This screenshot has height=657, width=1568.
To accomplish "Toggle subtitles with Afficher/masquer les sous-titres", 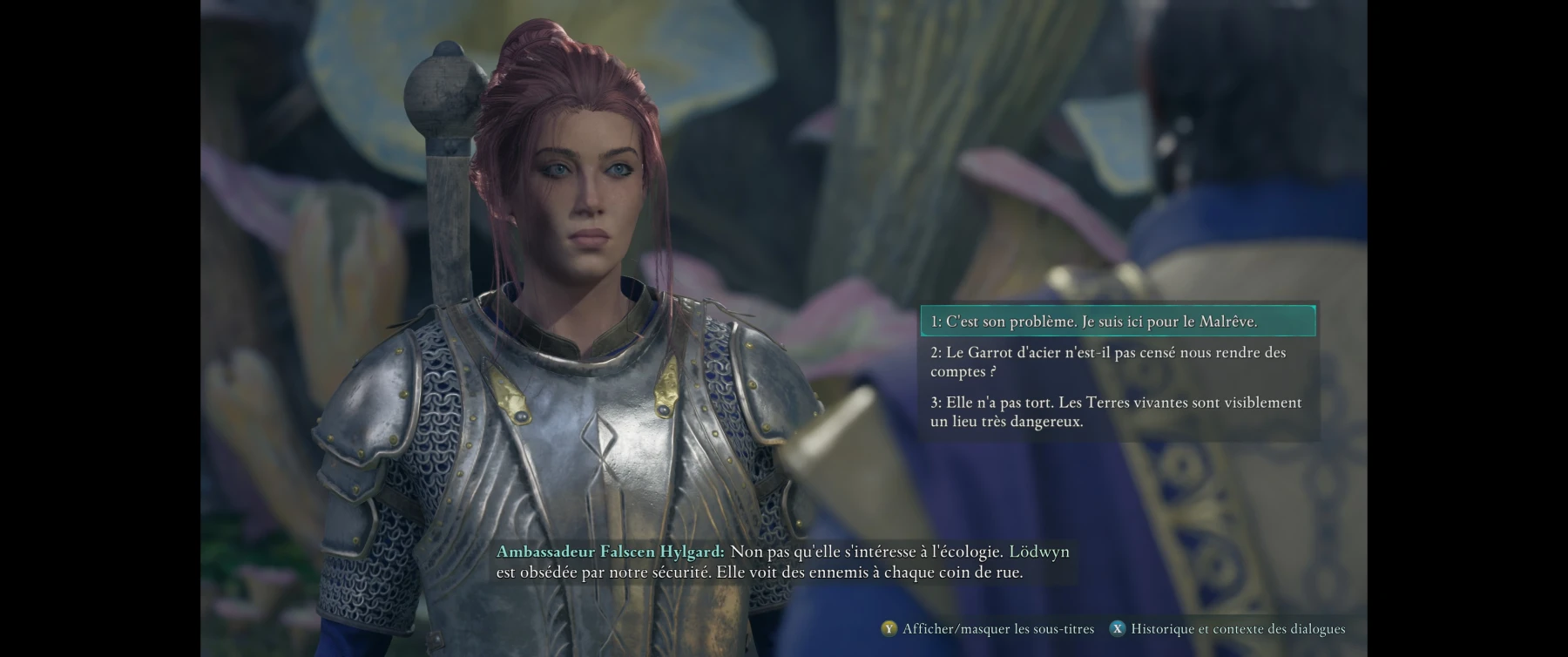I will pos(988,628).
